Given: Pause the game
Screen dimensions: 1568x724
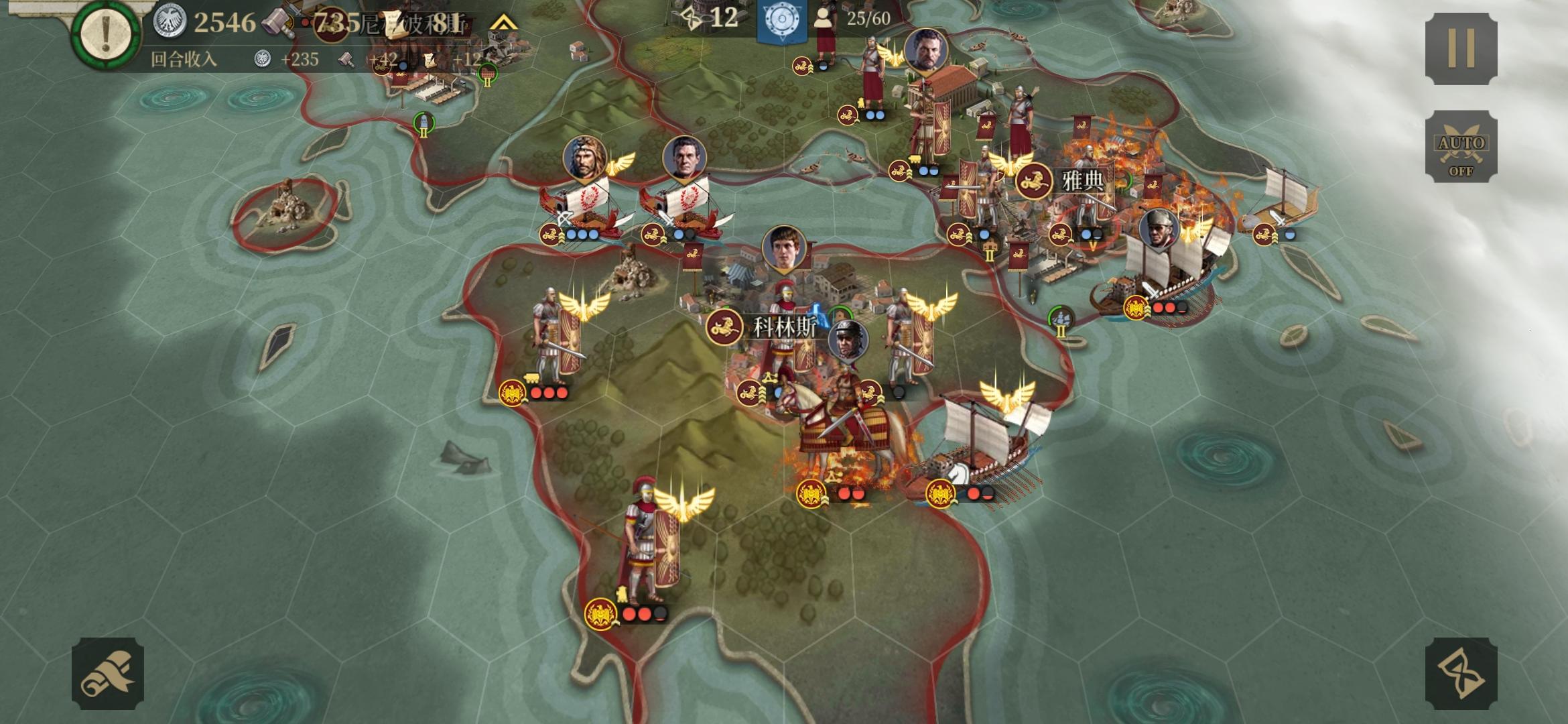Looking at the screenshot, I should (1461, 48).
